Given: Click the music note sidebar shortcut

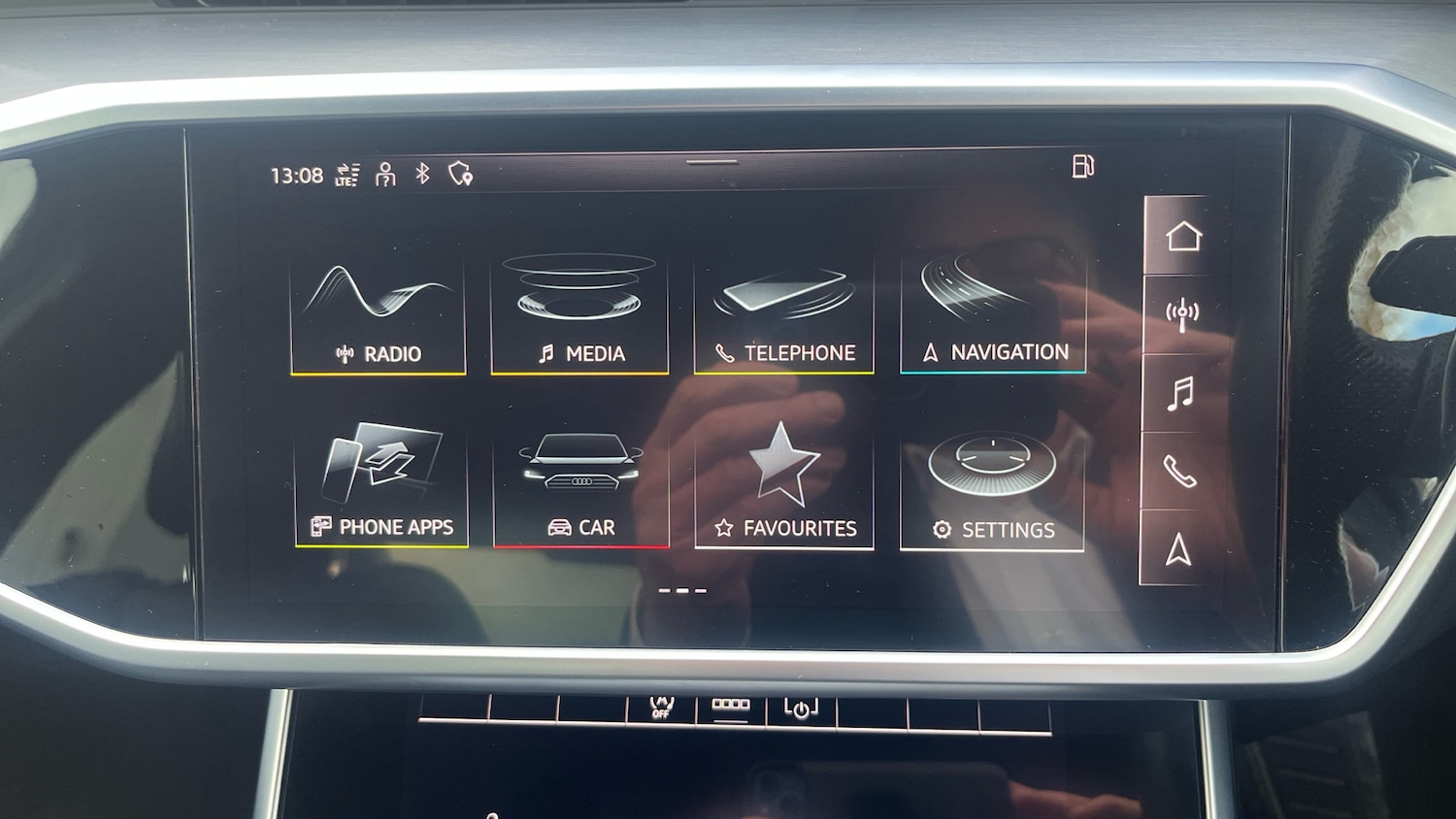Looking at the screenshot, I should pos(1180,394).
